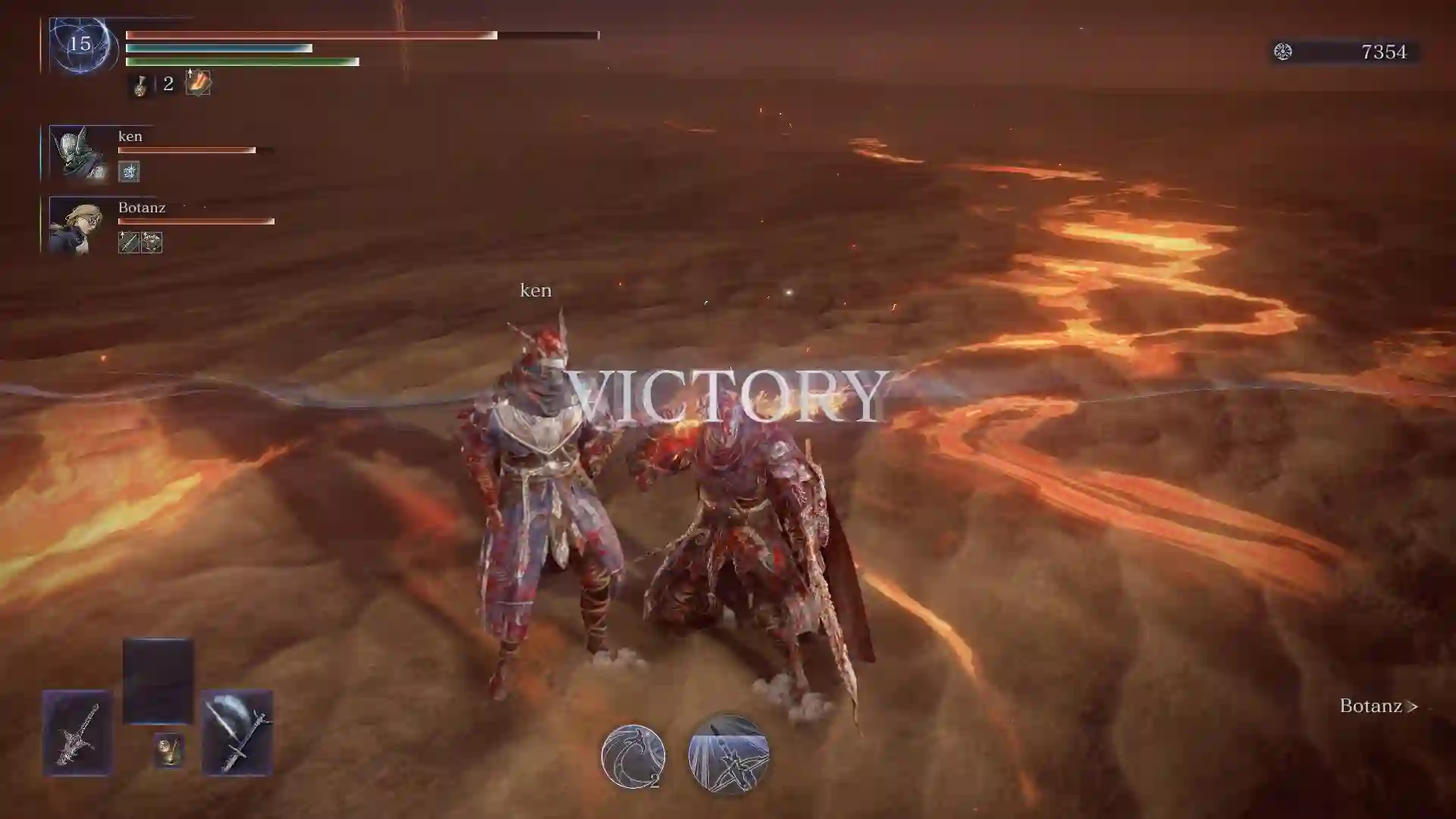Click the rune currency icon
Image resolution: width=1456 pixels, height=819 pixels.
tap(1283, 52)
